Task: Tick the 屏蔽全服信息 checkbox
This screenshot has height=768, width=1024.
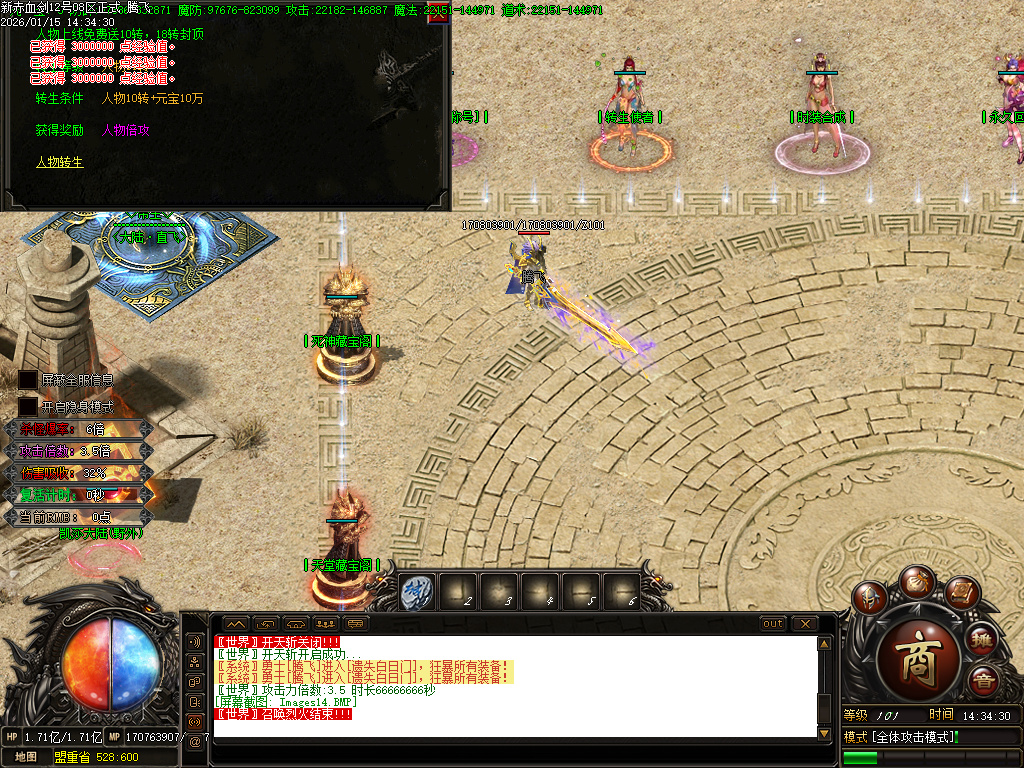Action: [27, 380]
